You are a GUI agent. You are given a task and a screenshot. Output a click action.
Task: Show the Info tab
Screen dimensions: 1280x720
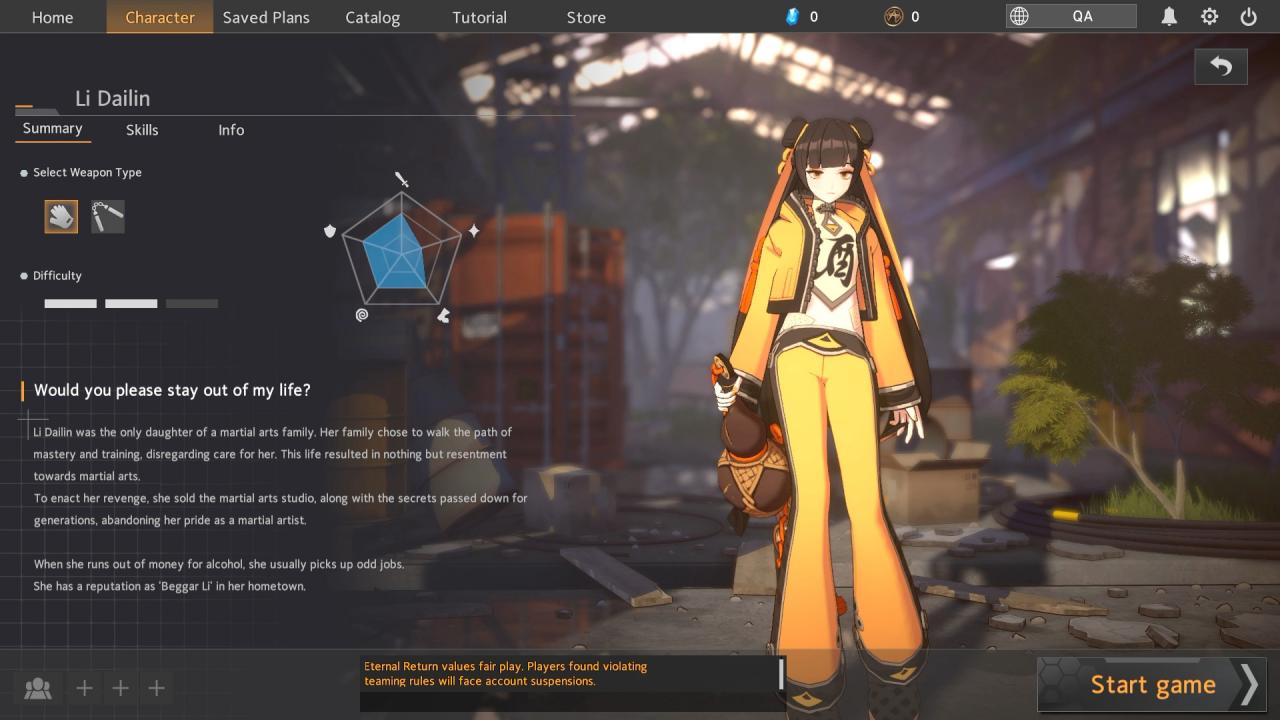tap(231, 130)
